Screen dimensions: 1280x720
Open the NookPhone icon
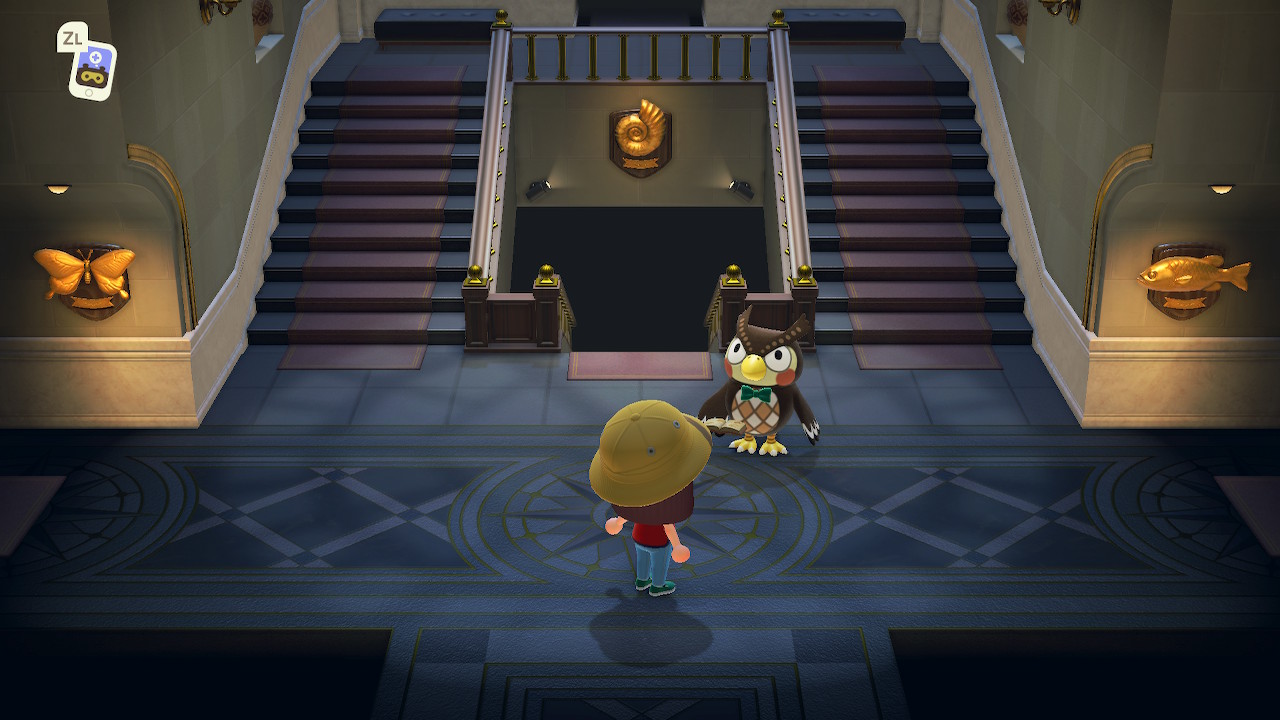coord(92,70)
